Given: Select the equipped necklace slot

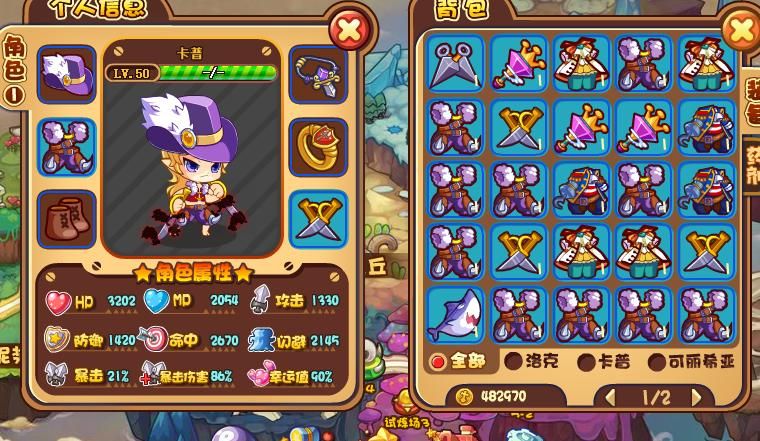Looking at the screenshot, I should pos(318,73).
